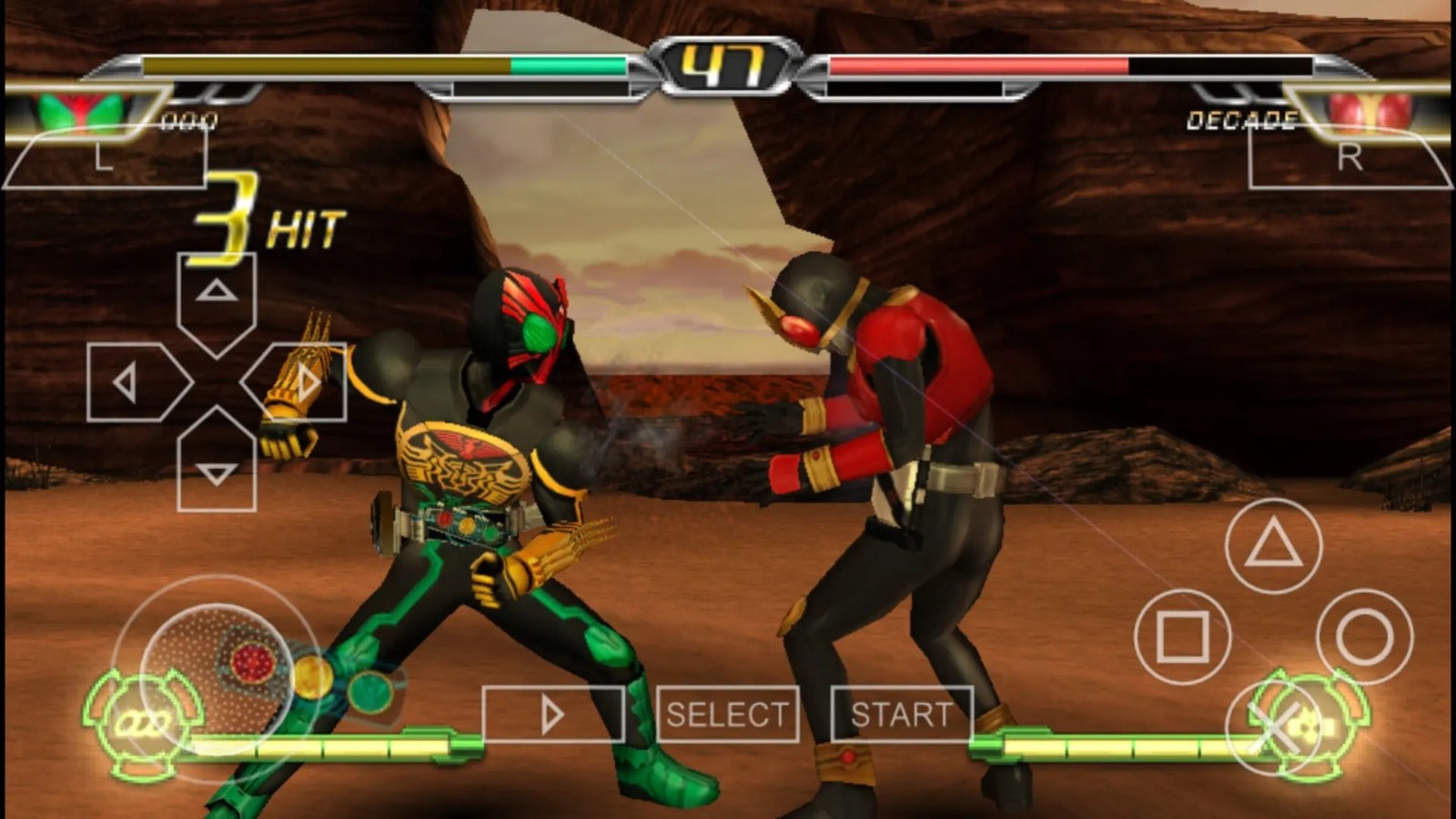Tap the D-pad down arrow
Screen dimensions: 1456x819
(217, 470)
